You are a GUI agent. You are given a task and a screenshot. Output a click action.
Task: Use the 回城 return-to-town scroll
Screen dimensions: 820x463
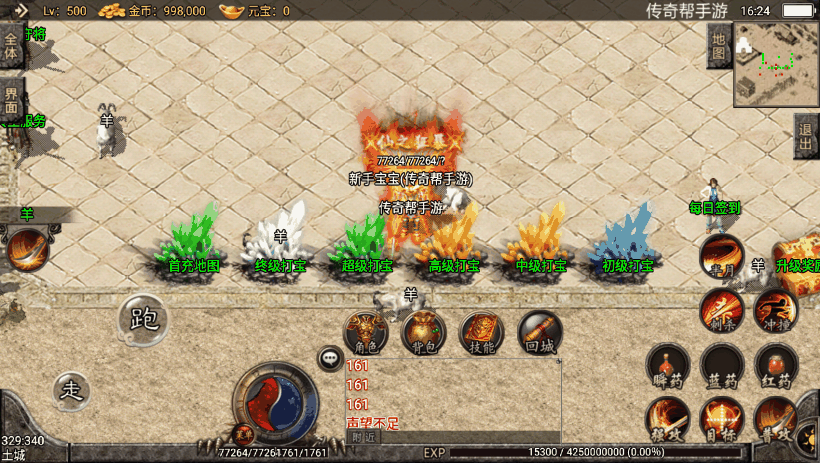[540, 332]
